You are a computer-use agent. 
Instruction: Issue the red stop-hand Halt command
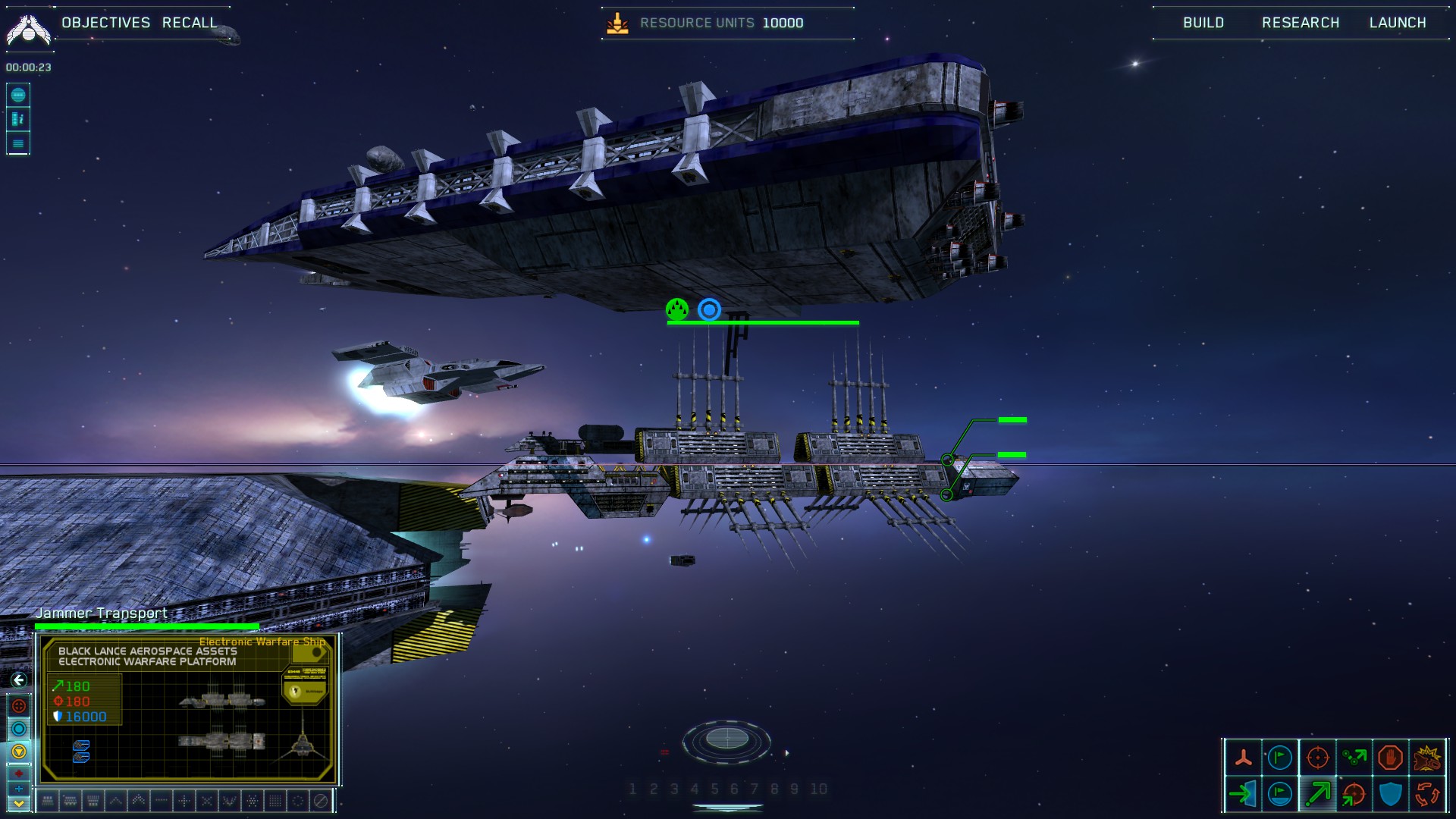point(1390,758)
